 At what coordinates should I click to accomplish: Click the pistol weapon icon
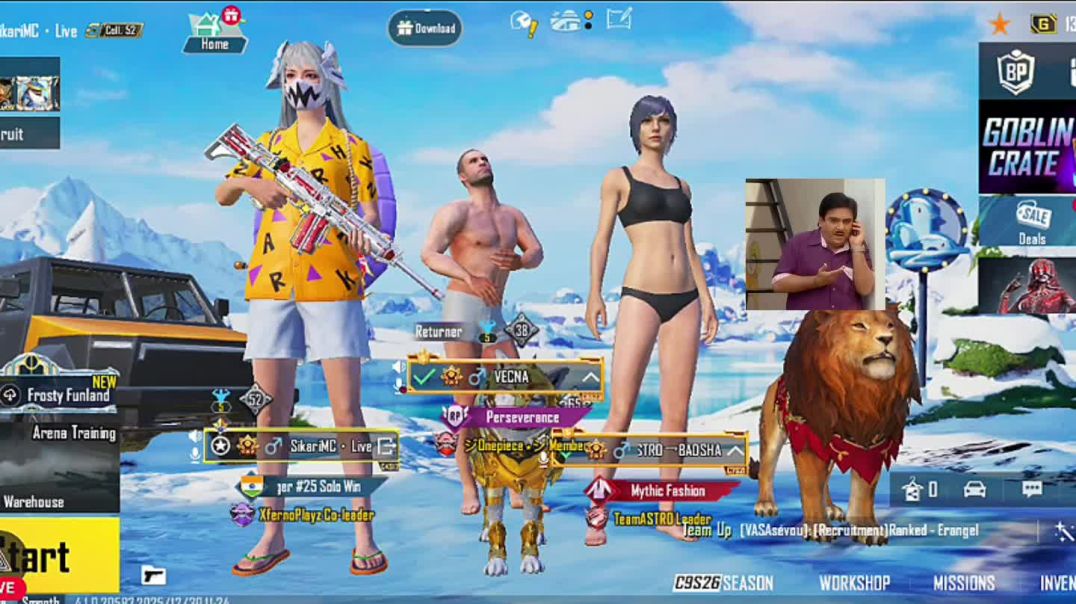coord(153,575)
